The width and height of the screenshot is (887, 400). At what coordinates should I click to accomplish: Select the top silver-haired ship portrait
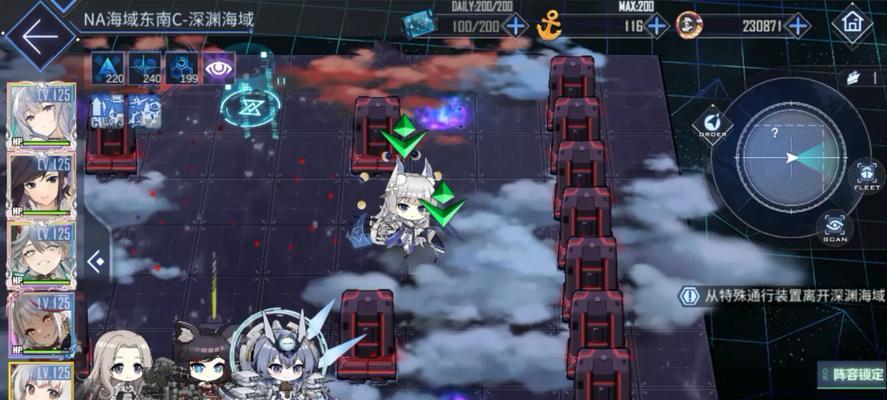pyautogui.click(x=41, y=113)
